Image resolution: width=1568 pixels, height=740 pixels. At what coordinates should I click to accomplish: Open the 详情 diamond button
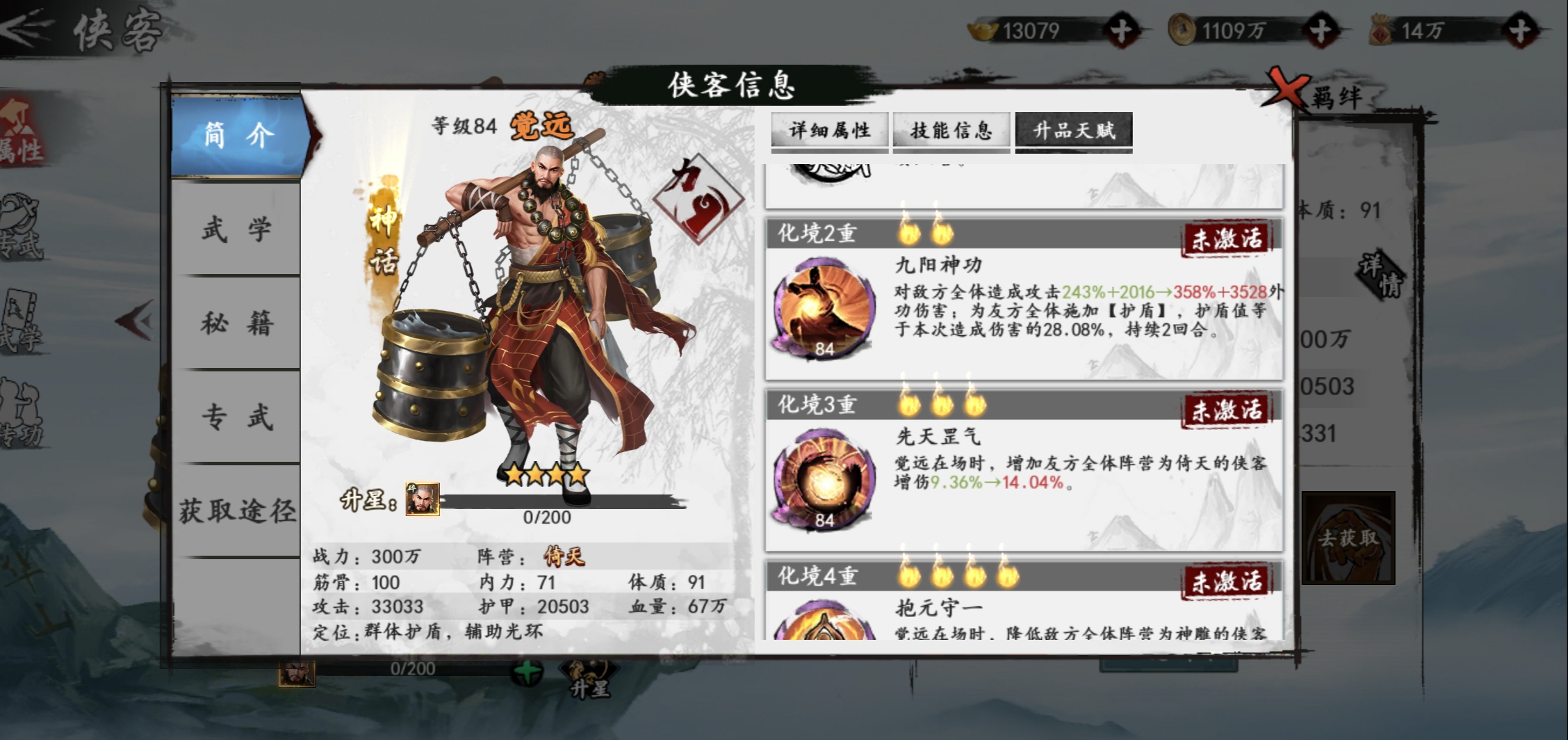coord(1381,275)
